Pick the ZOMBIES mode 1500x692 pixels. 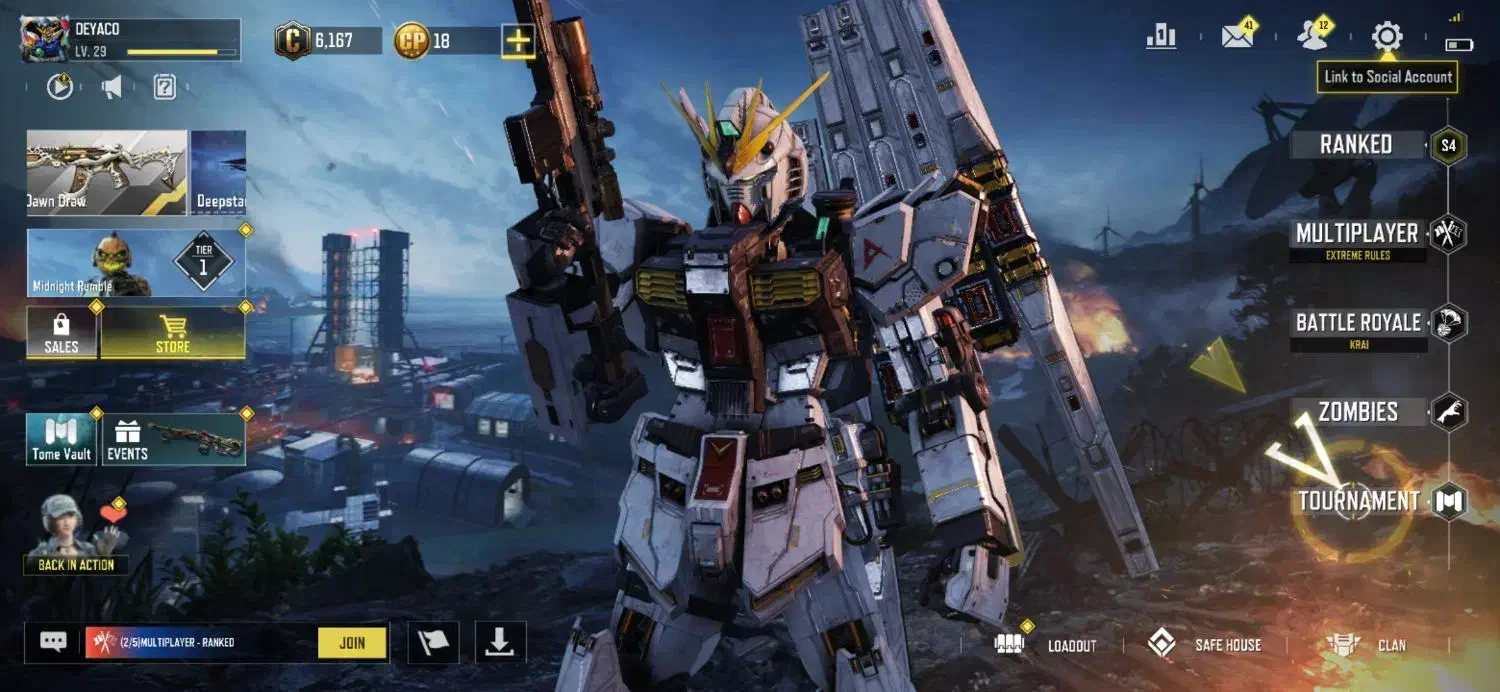1357,412
